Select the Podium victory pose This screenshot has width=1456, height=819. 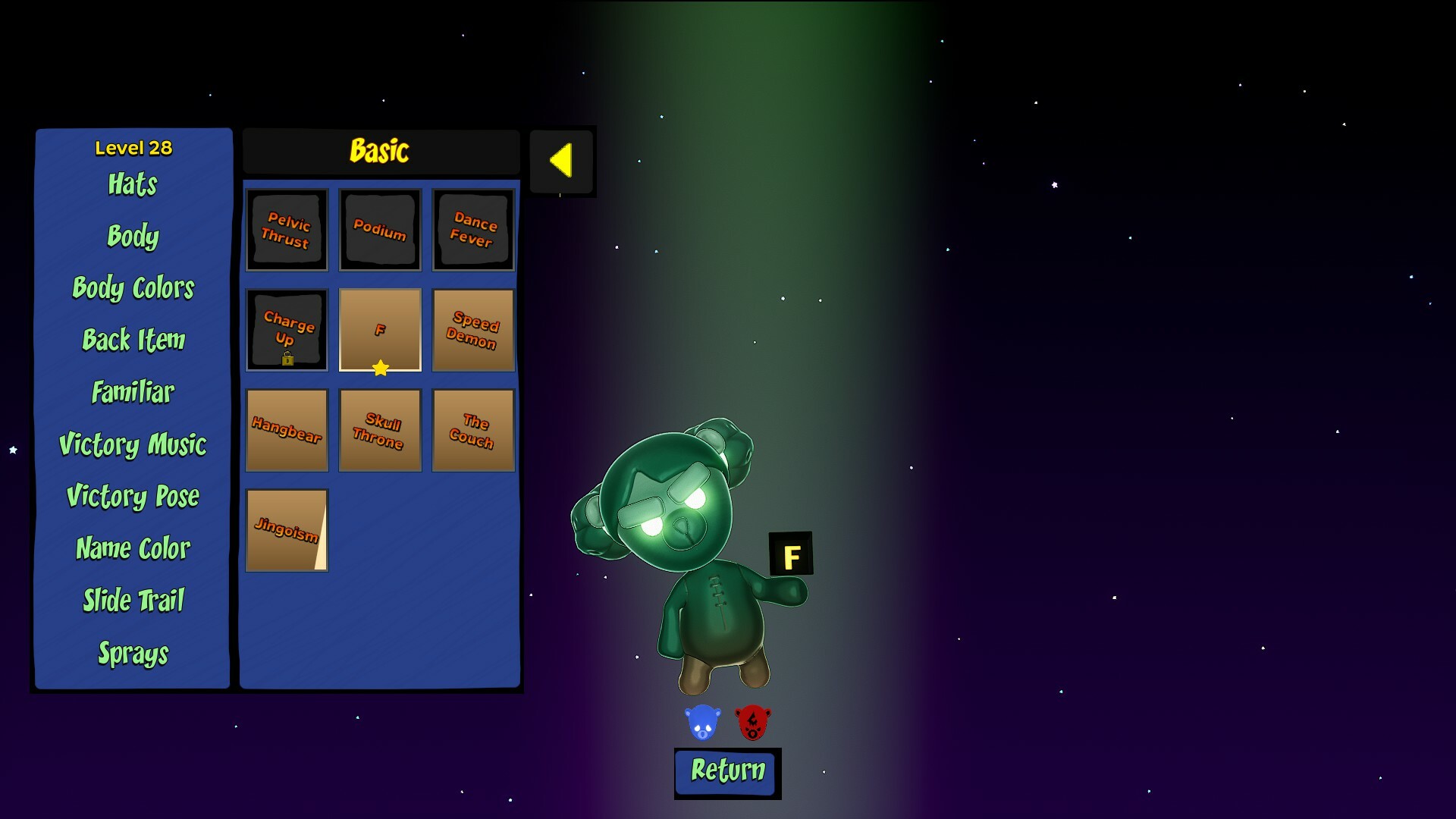click(x=380, y=230)
